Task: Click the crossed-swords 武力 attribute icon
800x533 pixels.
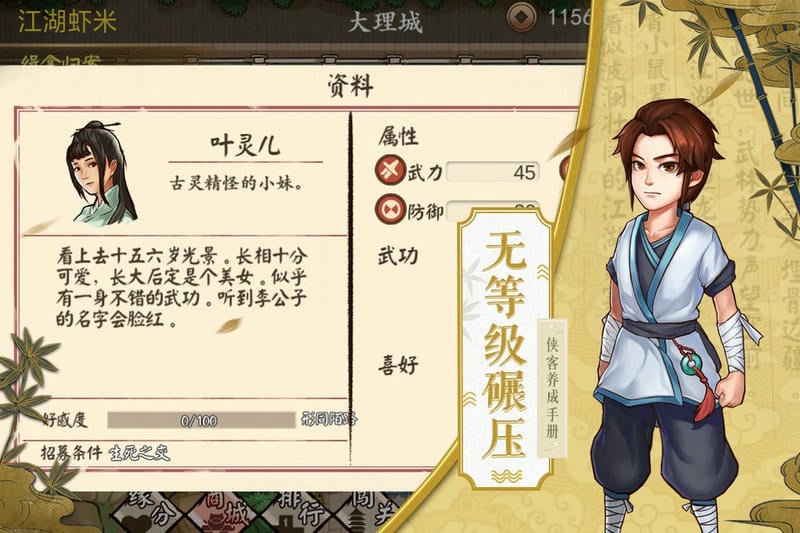Action: [390, 171]
